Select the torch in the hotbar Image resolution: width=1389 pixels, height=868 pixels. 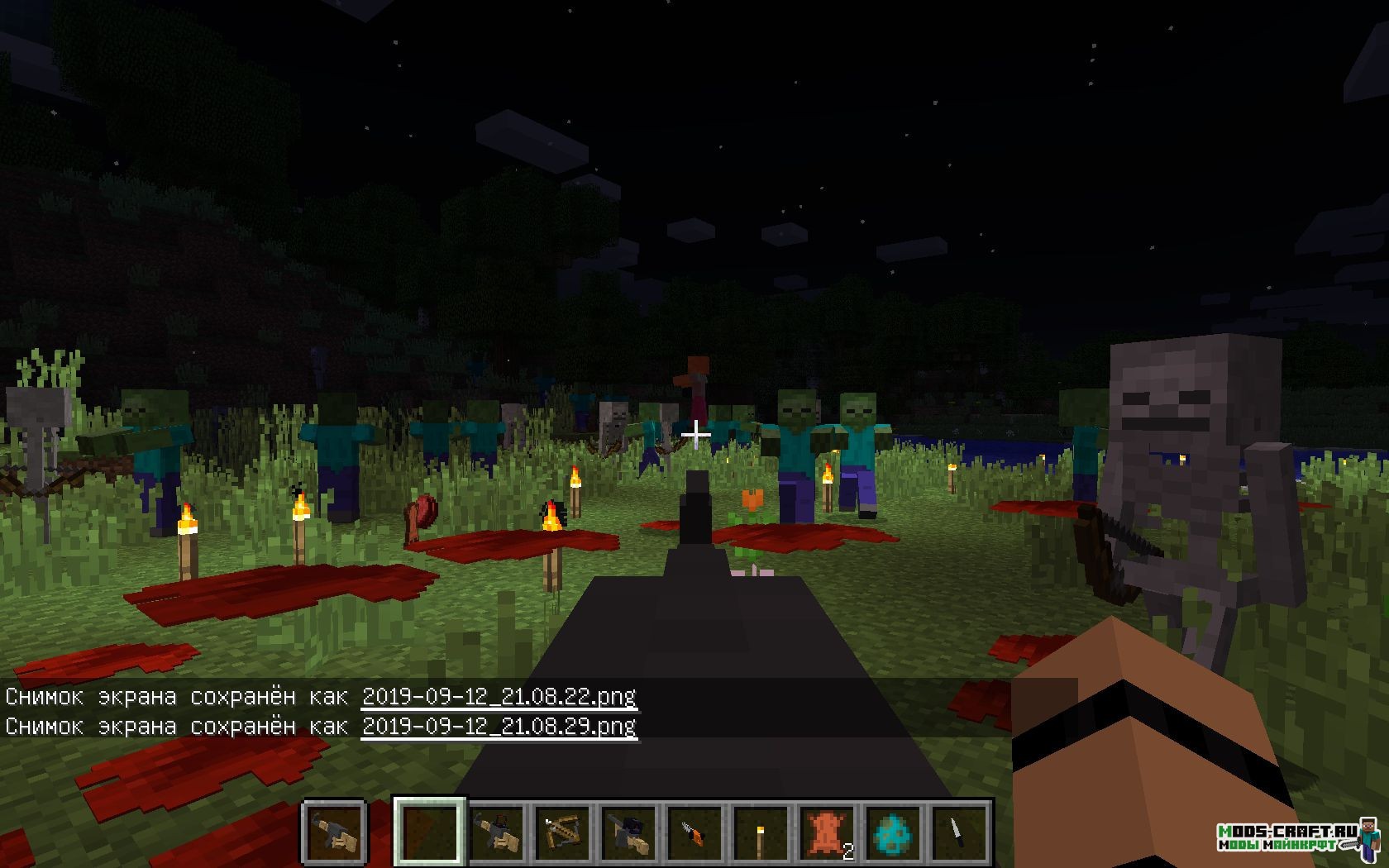[x=761, y=832]
